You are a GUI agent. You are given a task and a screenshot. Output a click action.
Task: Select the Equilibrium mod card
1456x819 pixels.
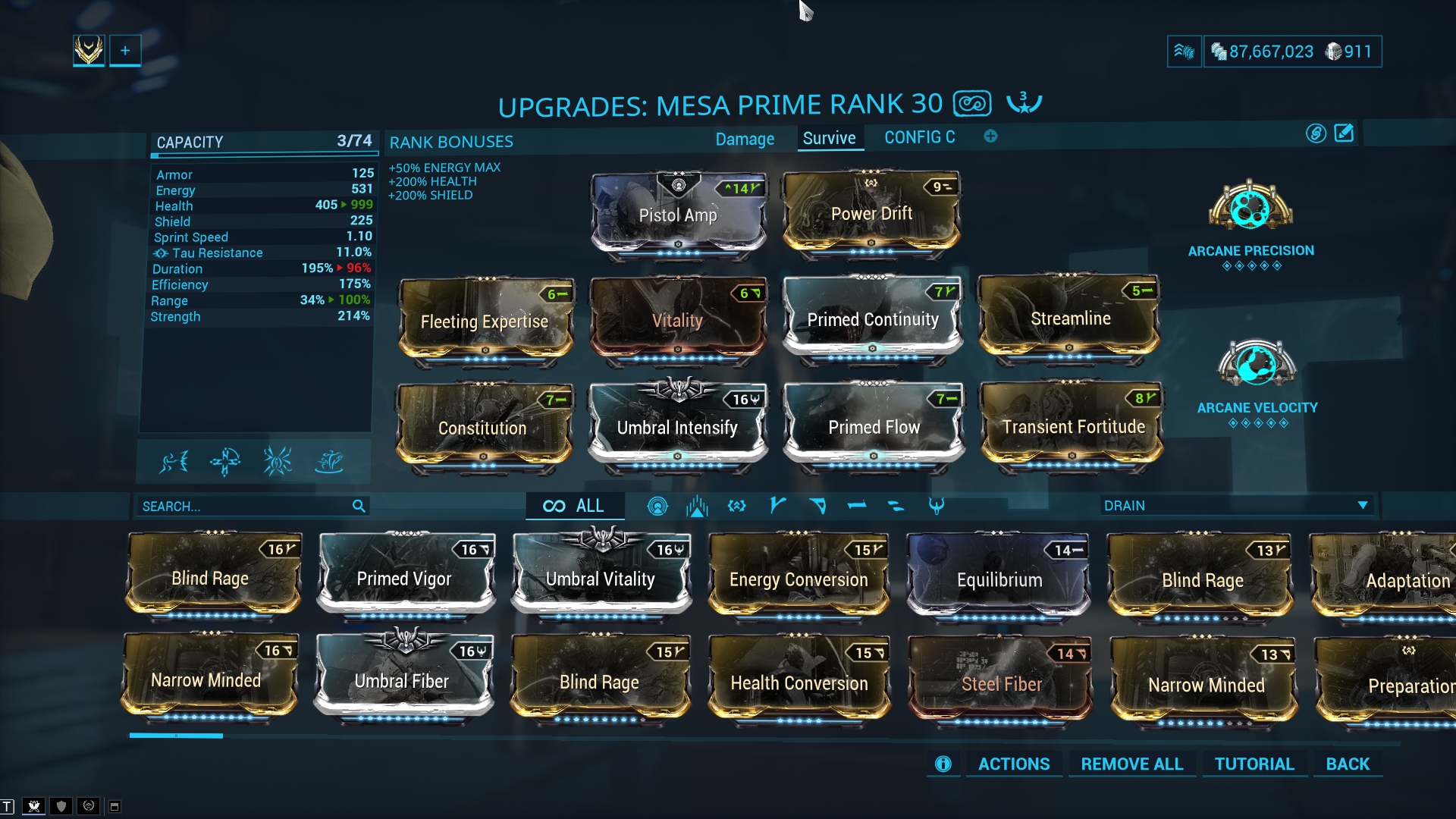[999, 580]
